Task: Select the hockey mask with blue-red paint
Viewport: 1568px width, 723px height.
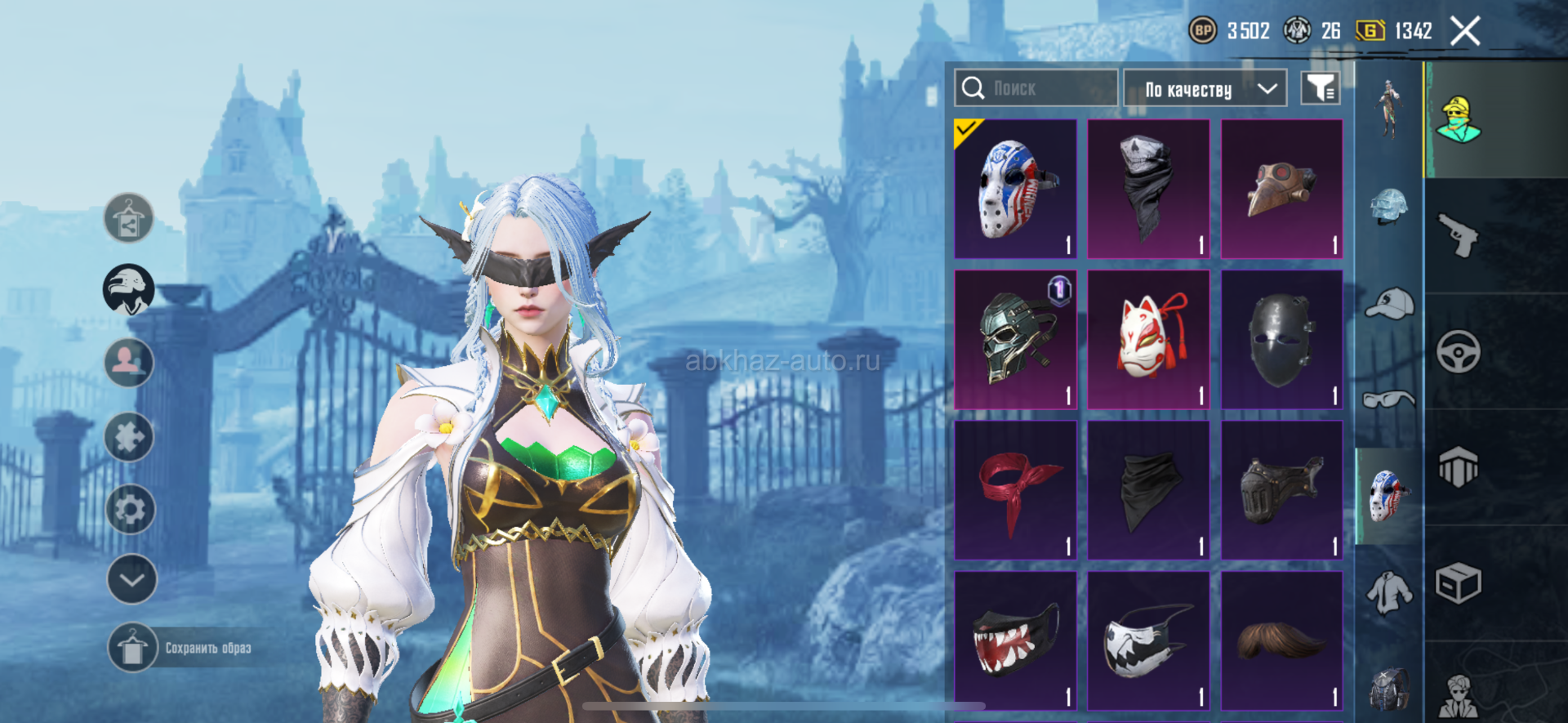Action: point(1015,189)
